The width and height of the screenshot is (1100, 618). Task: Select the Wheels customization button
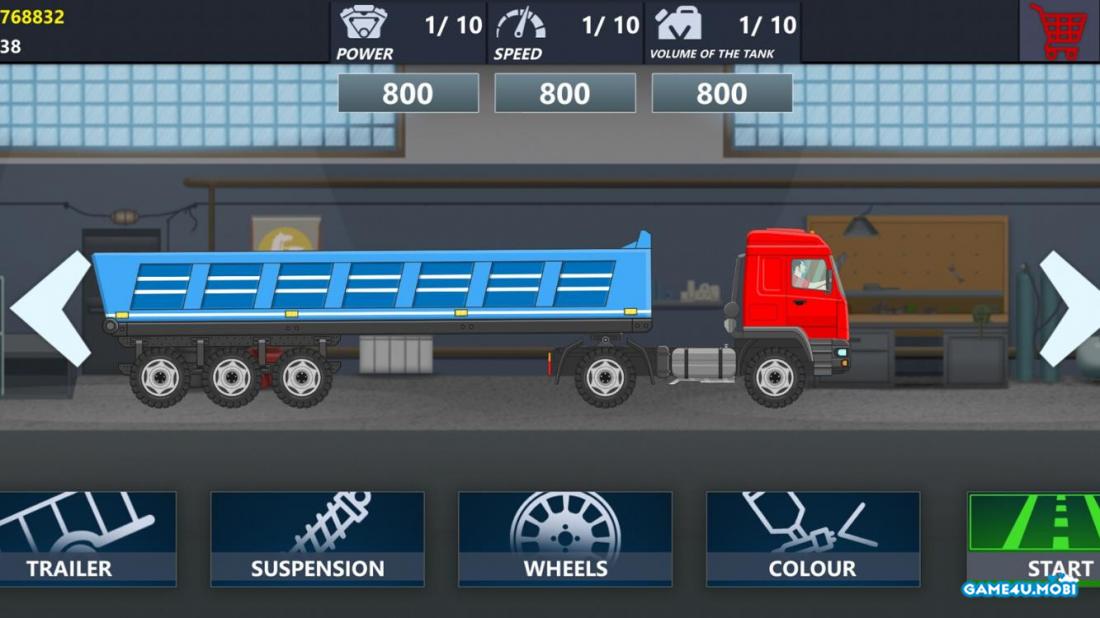click(x=565, y=538)
